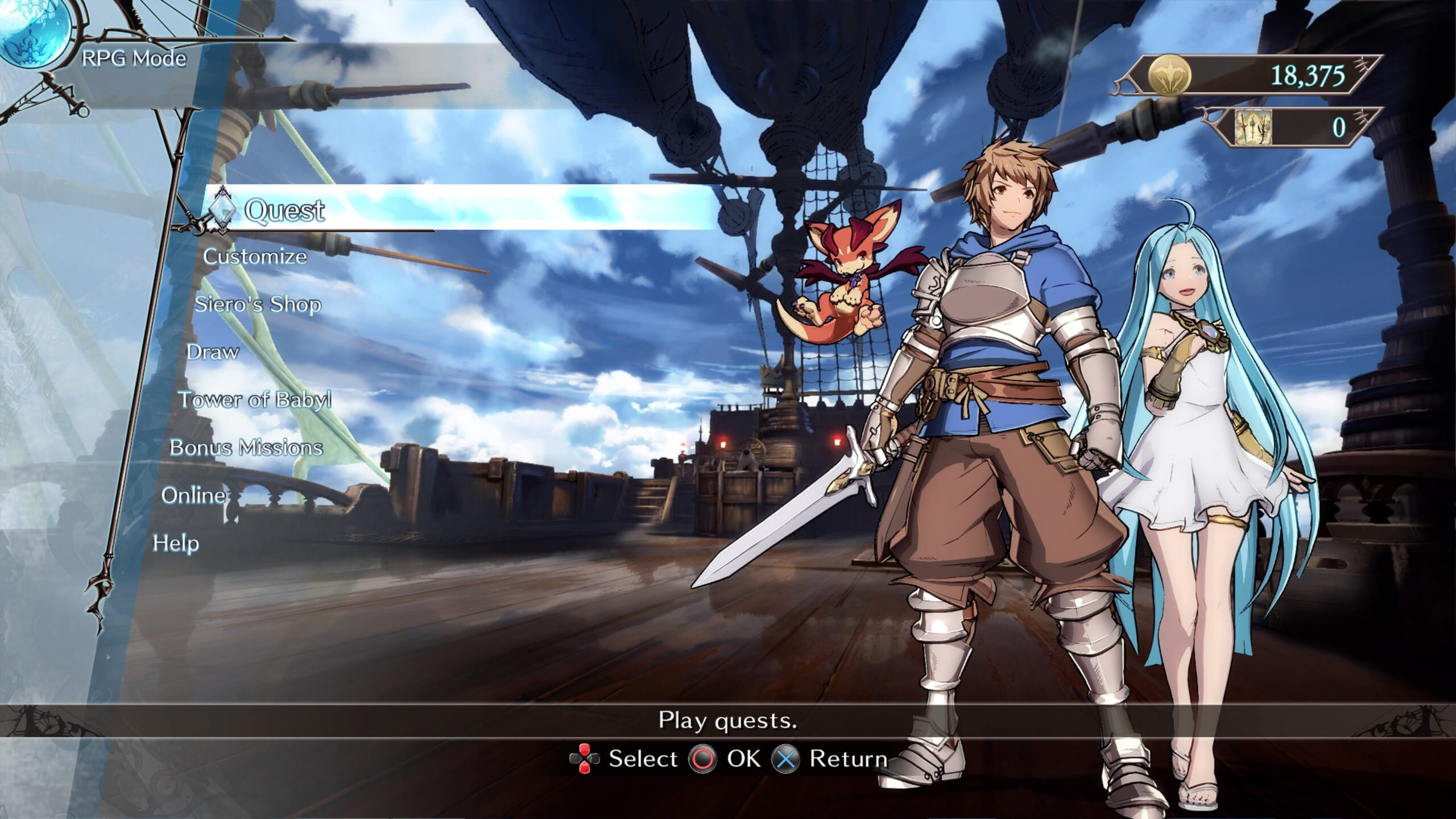
Task: Open the Help entry
Action: pos(176,543)
